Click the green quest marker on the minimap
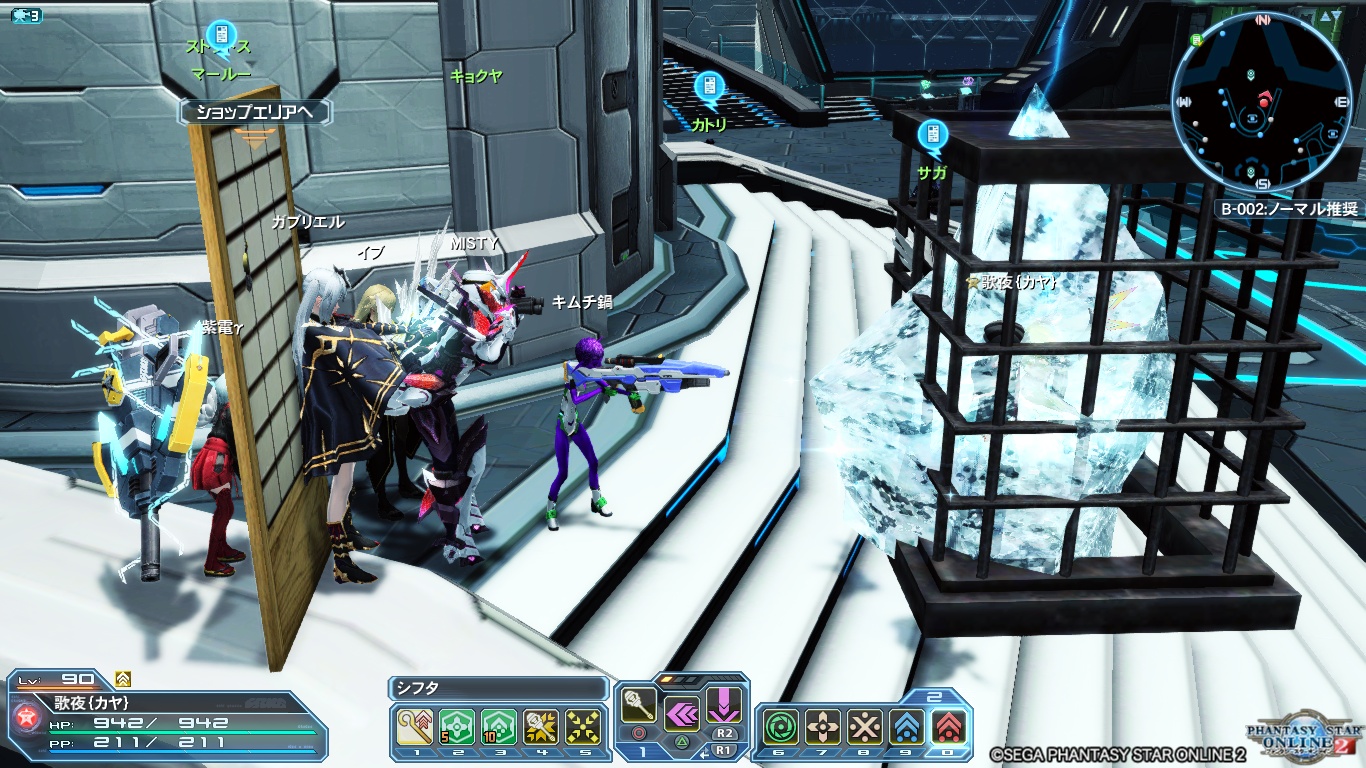The width and height of the screenshot is (1366, 768). (x=1198, y=41)
